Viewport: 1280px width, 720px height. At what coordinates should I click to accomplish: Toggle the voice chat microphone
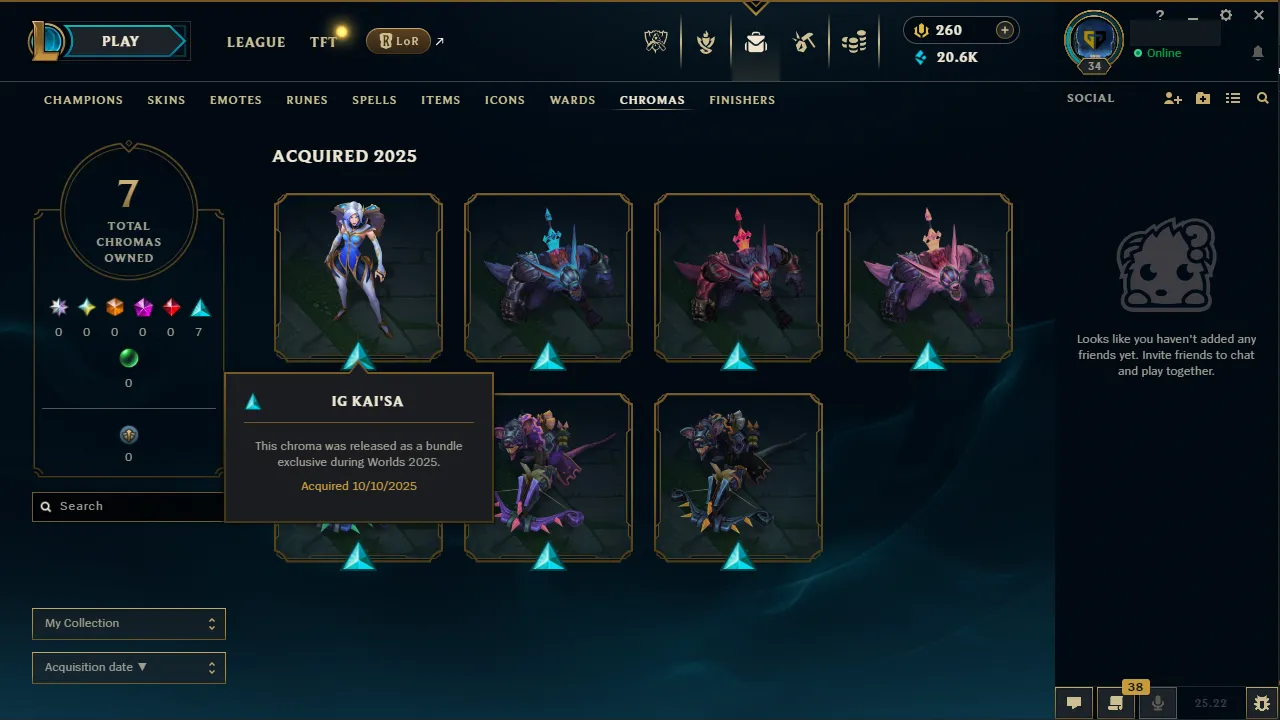[x=1157, y=702]
